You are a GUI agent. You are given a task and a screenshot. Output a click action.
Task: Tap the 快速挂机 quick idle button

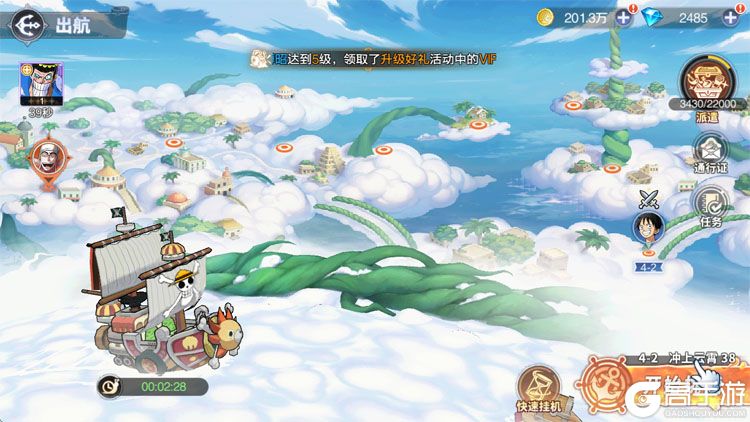(540, 387)
